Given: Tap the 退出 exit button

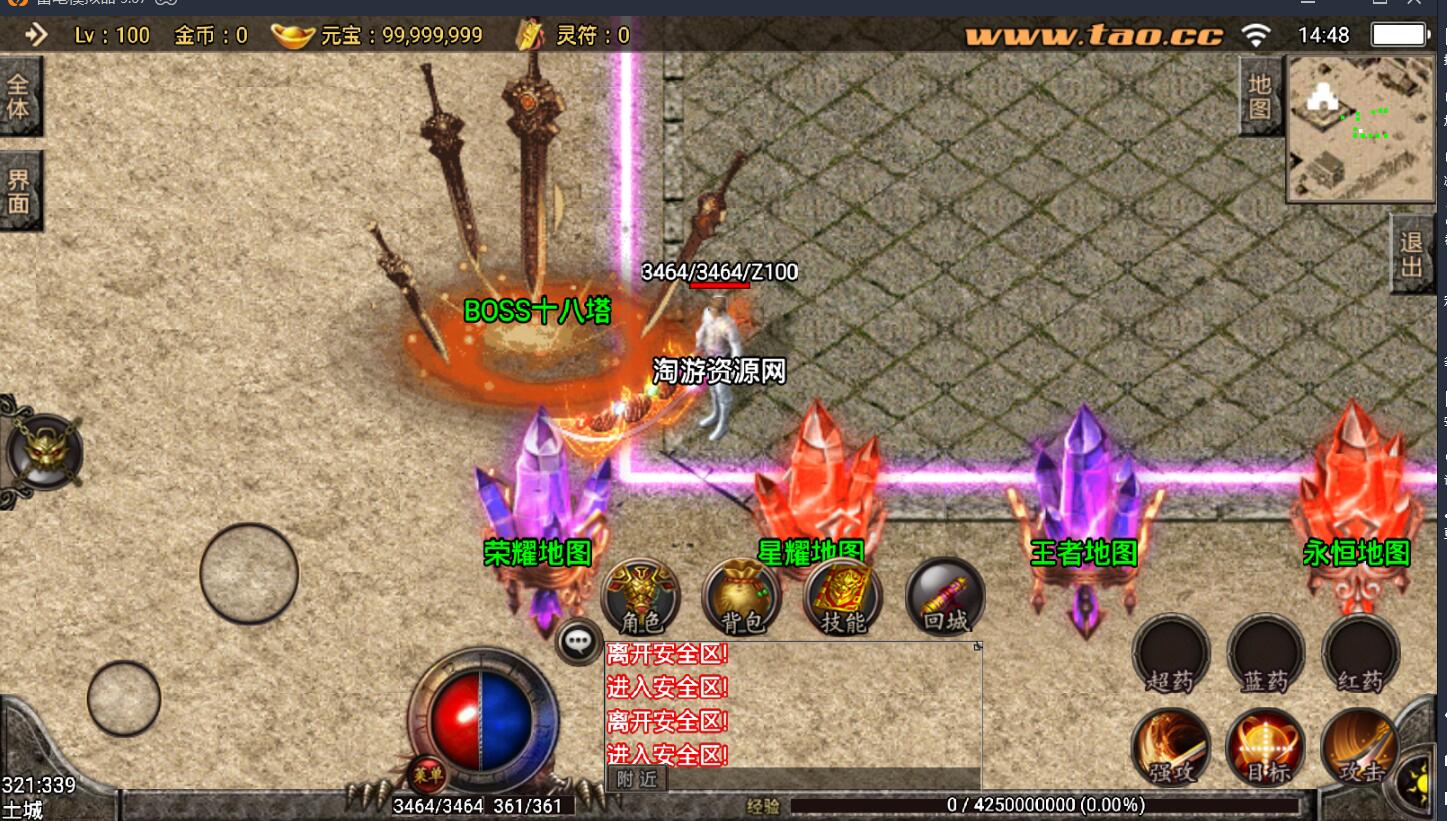Looking at the screenshot, I should (1411, 255).
